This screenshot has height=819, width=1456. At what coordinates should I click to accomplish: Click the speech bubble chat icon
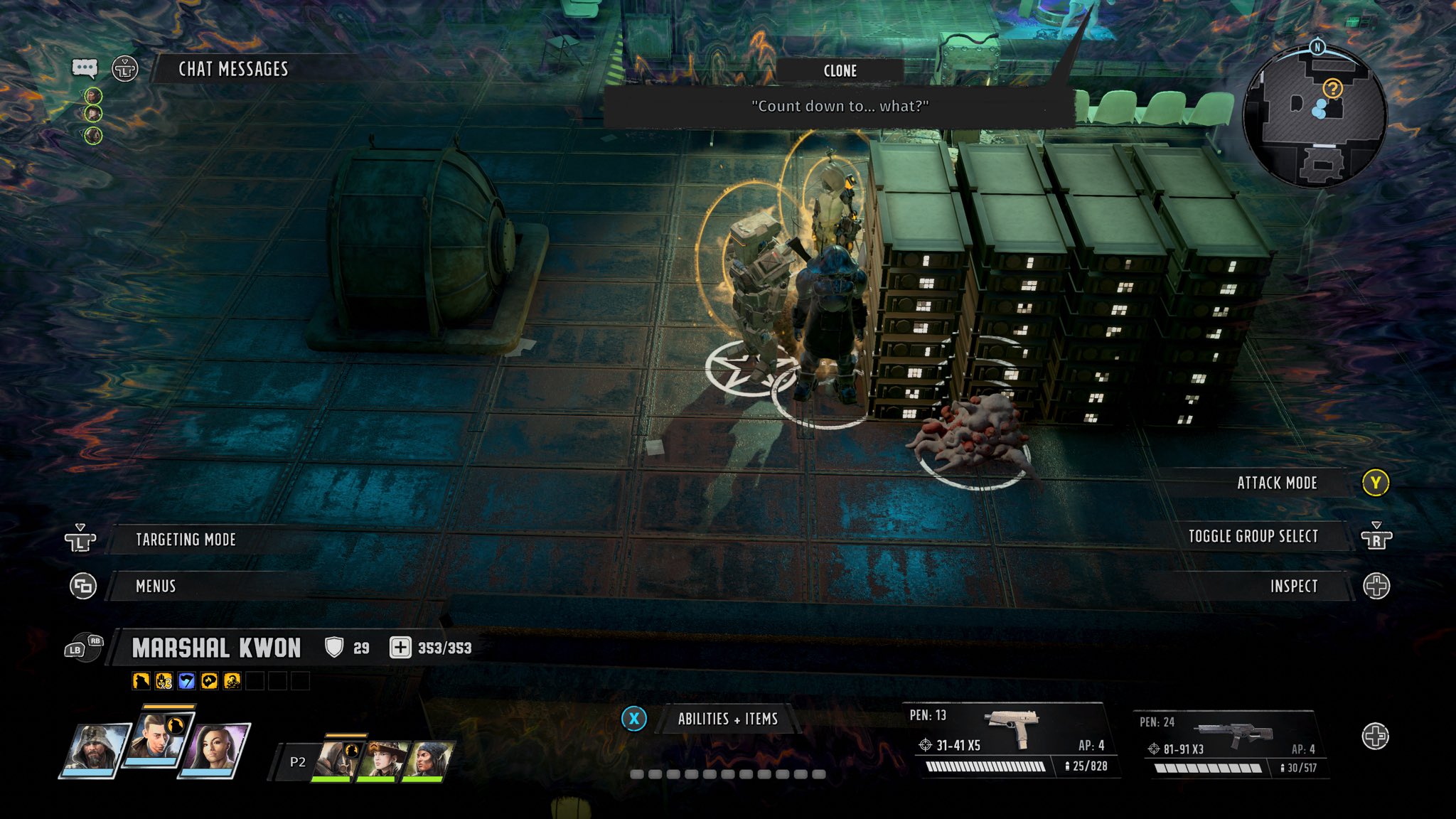point(85,68)
